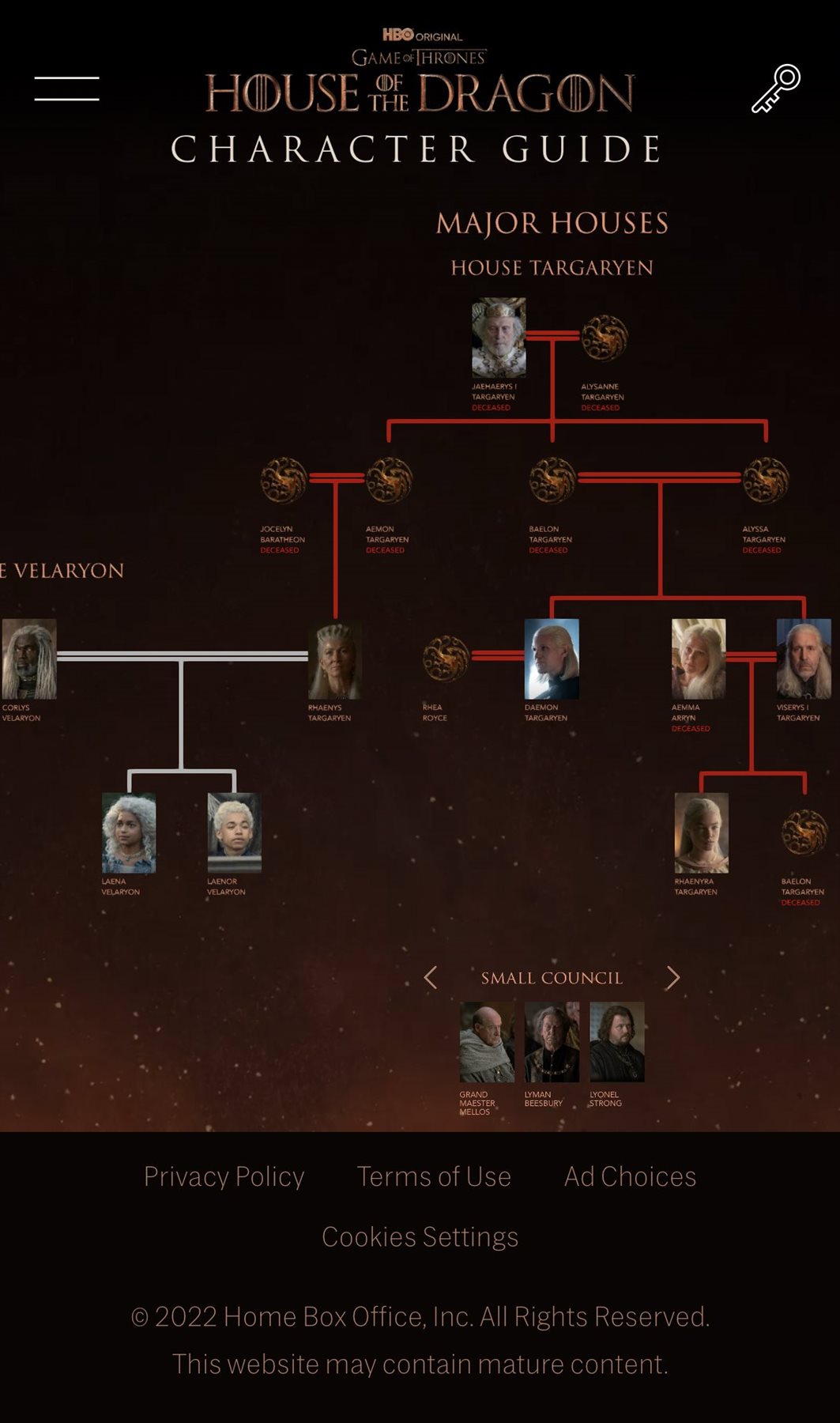
Task: Choose Rhaenys Targaryen's portrait
Action: point(335,659)
